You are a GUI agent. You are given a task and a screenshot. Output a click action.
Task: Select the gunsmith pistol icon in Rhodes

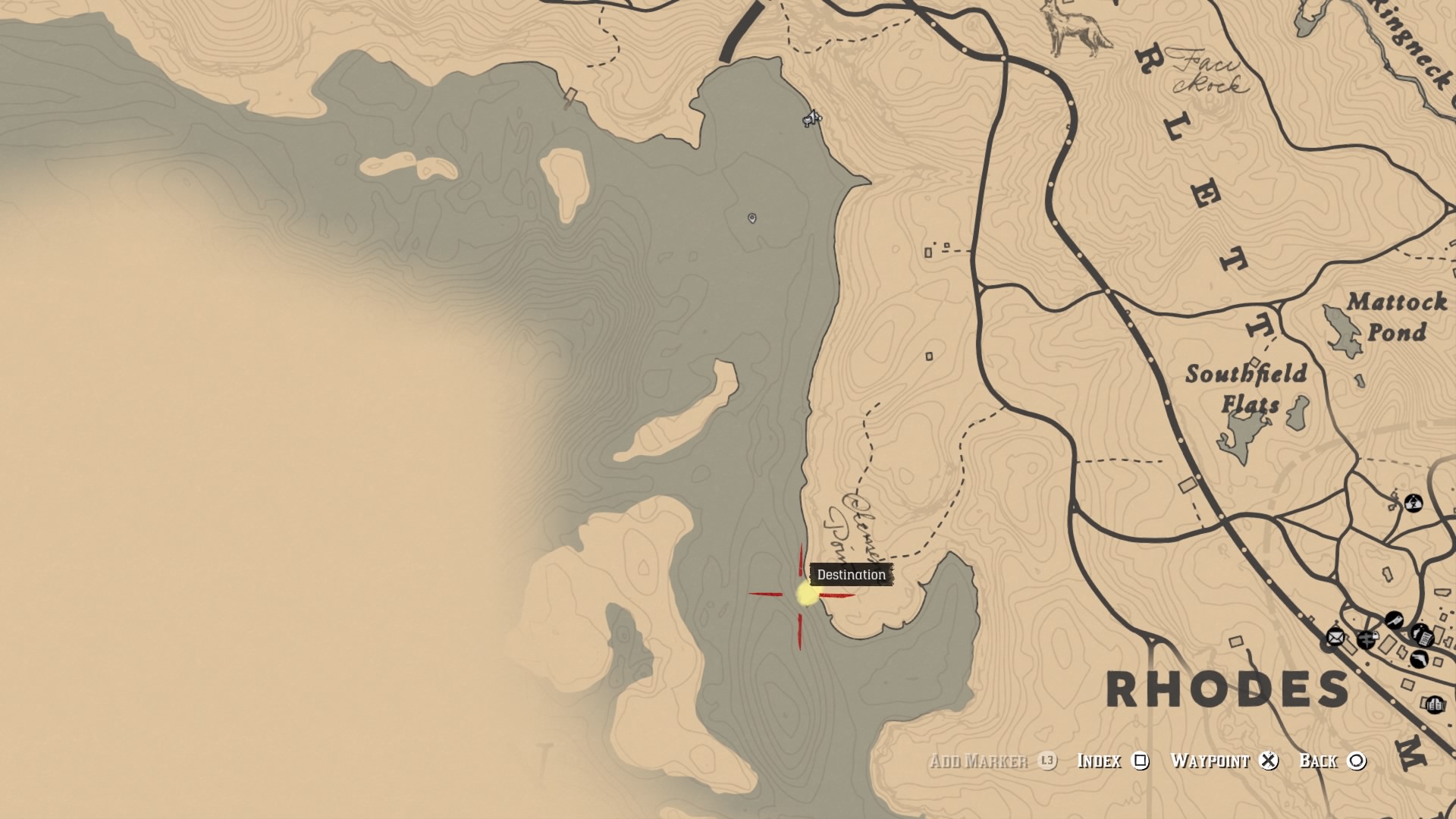tap(1420, 659)
